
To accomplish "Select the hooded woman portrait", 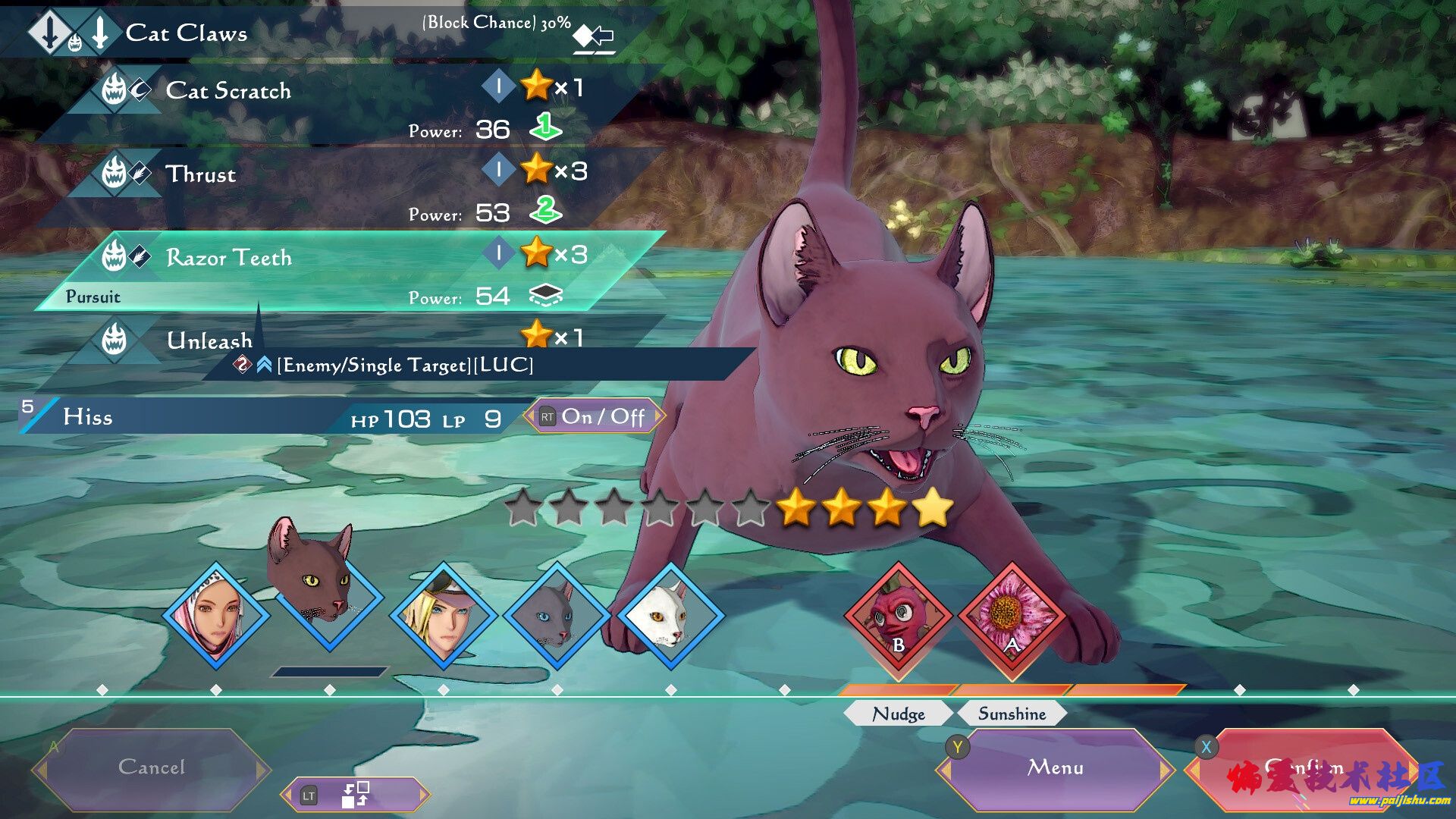I will click(x=216, y=616).
